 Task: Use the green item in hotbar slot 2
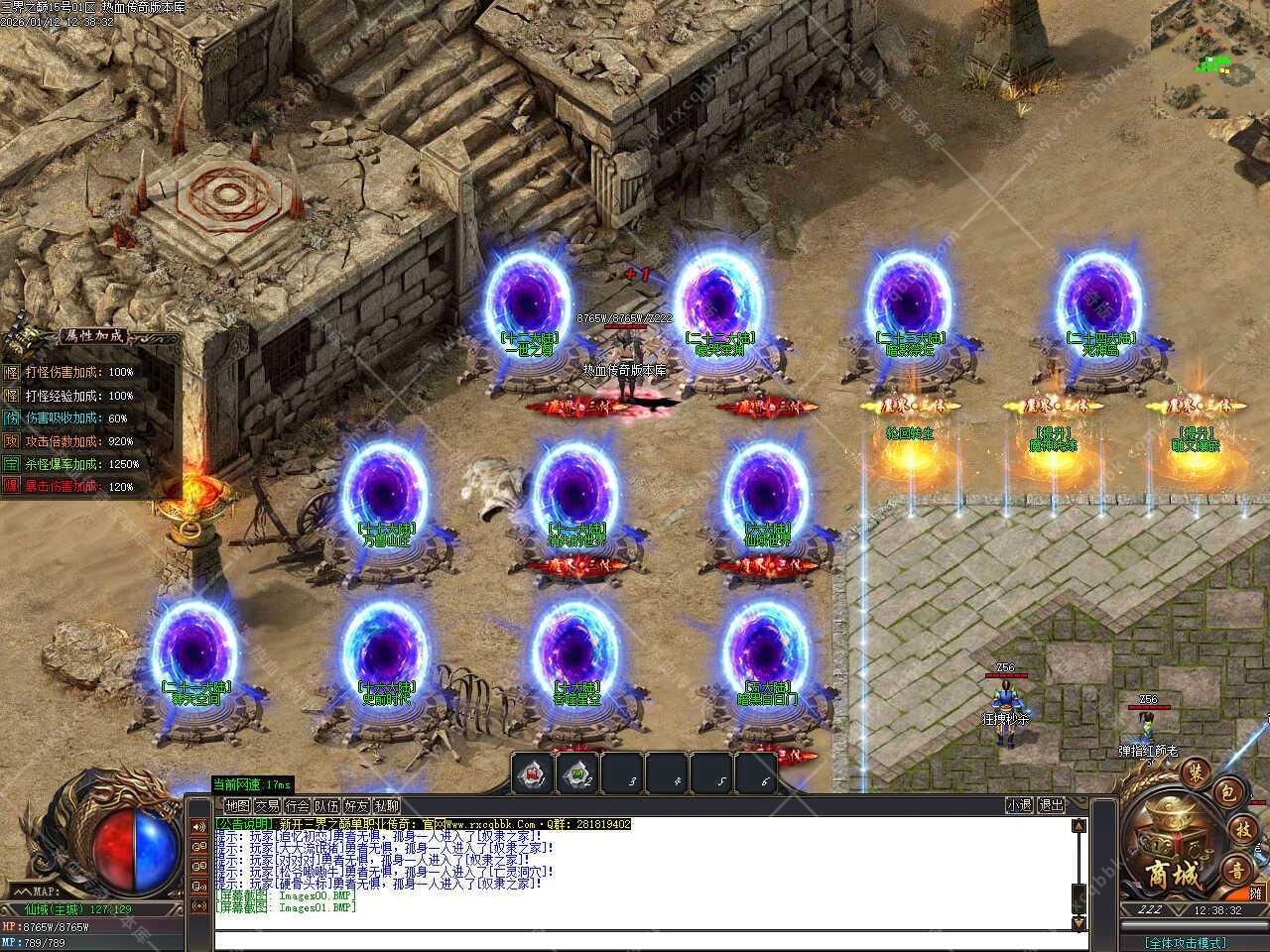[577, 773]
